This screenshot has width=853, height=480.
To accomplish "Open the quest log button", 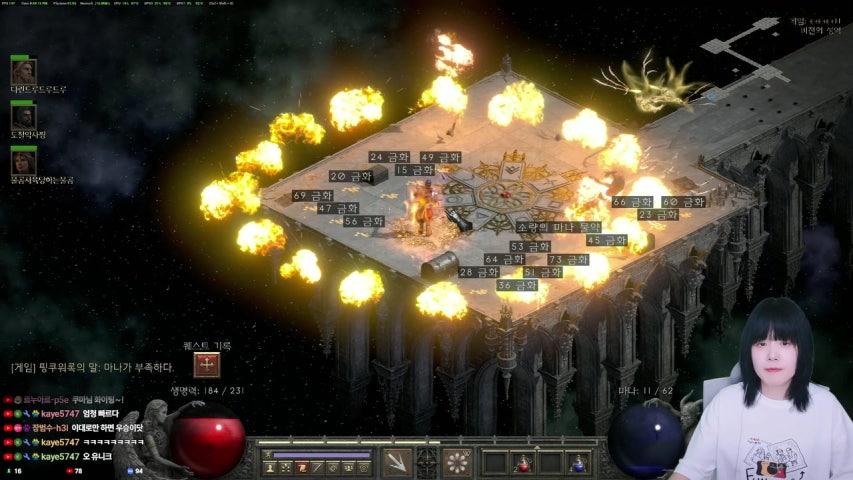I will coord(208,365).
